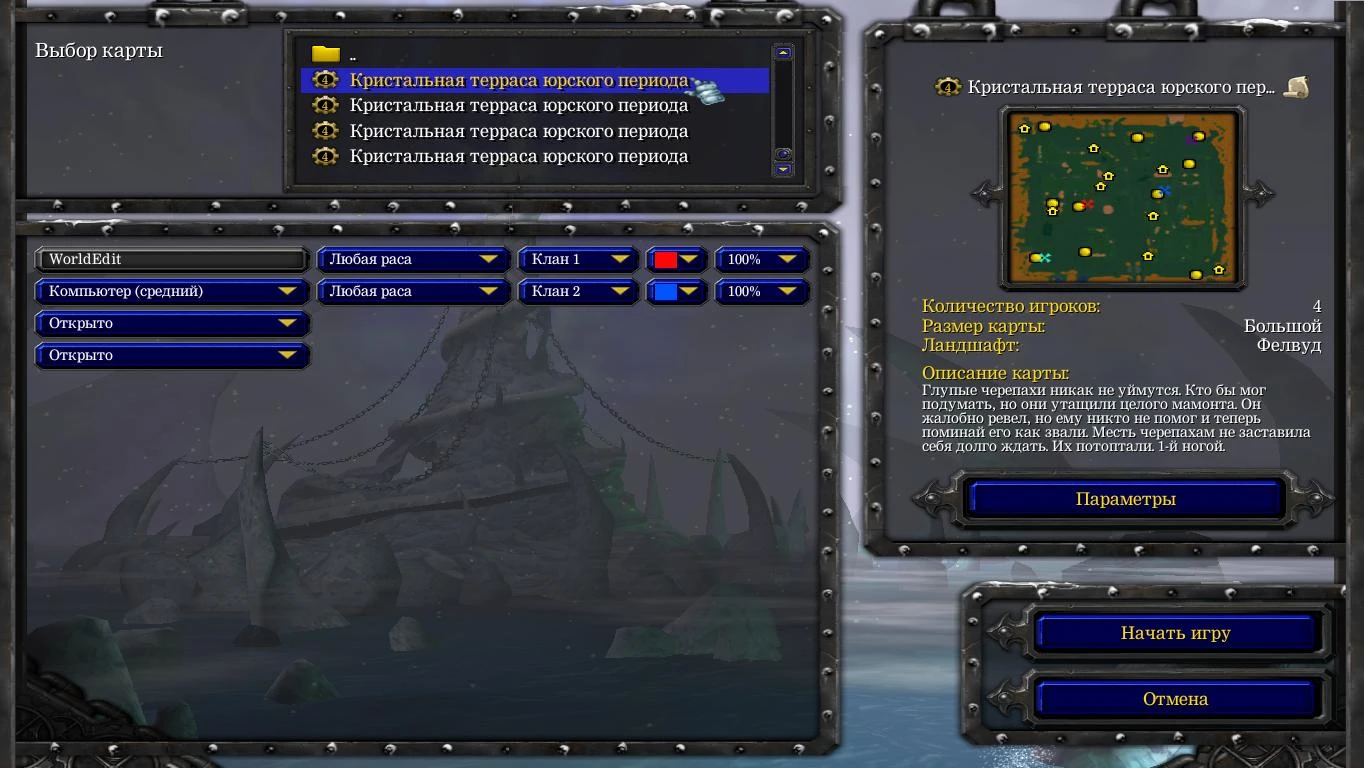Click the parchment scroll icon beside the map title

coord(1296,88)
